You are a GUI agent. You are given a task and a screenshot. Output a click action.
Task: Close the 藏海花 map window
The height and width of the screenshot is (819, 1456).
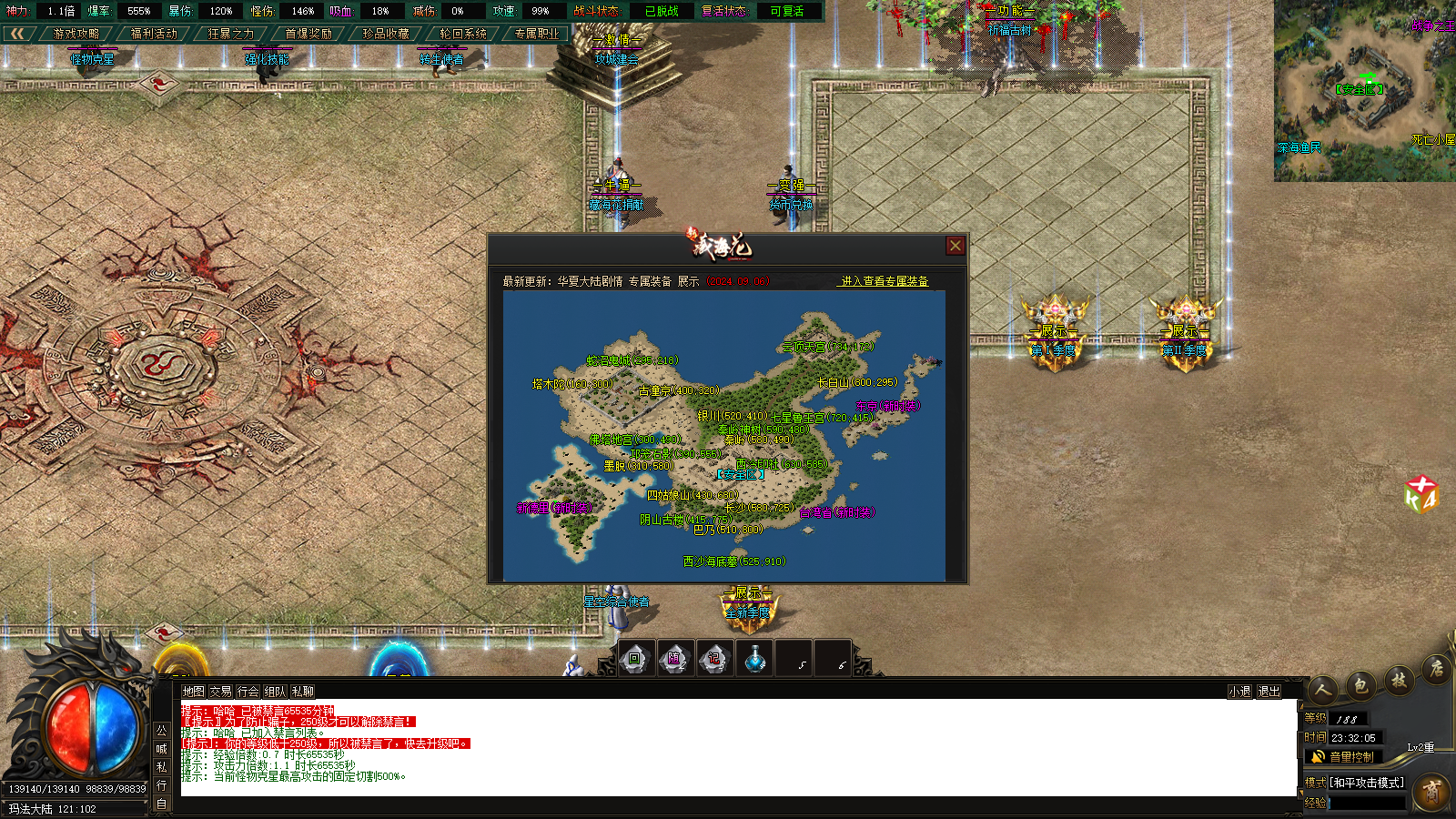(x=955, y=246)
